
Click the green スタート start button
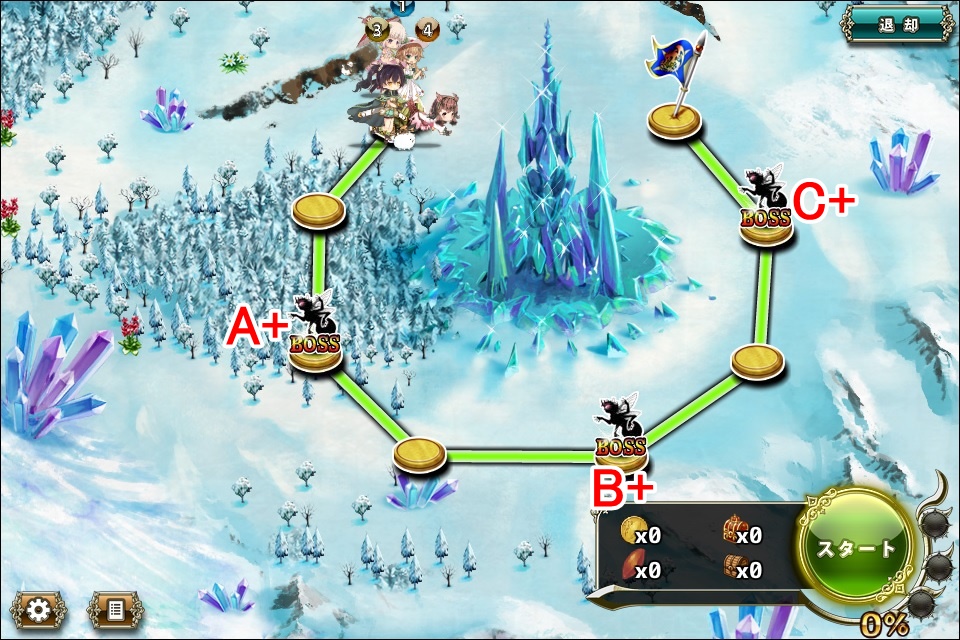(x=857, y=548)
